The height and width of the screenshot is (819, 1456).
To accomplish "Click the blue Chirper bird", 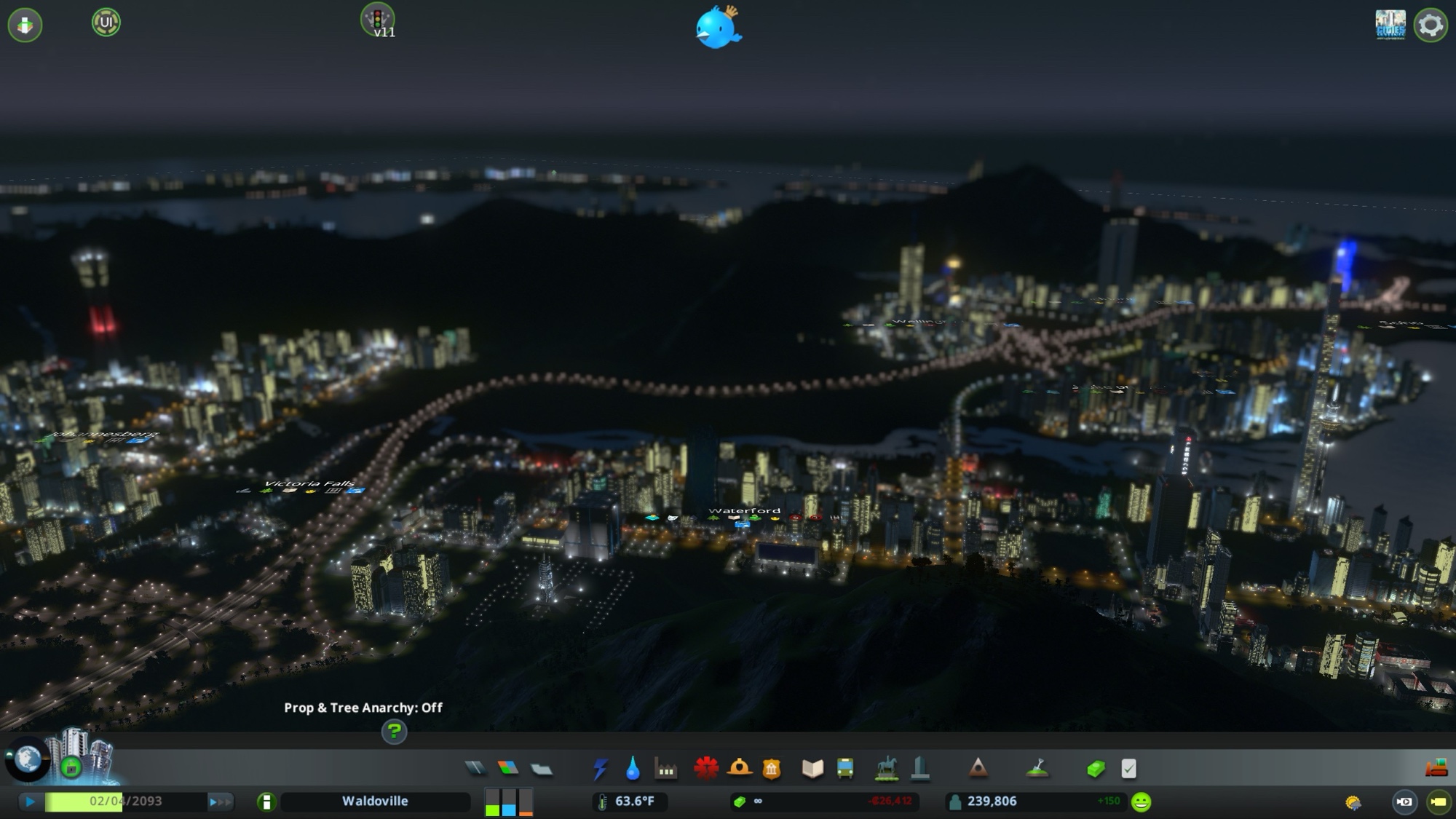I will pos(718,28).
